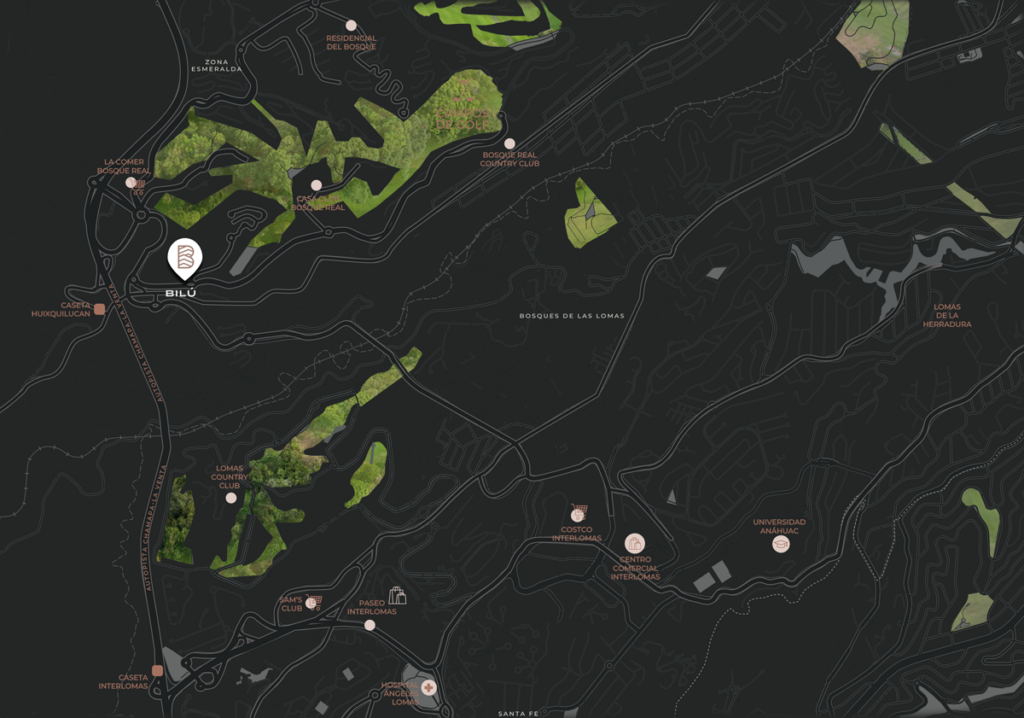Open the La Comer Bosque Real marker
The height and width of the screenshot is (718, 1024).
click(131, 182)
